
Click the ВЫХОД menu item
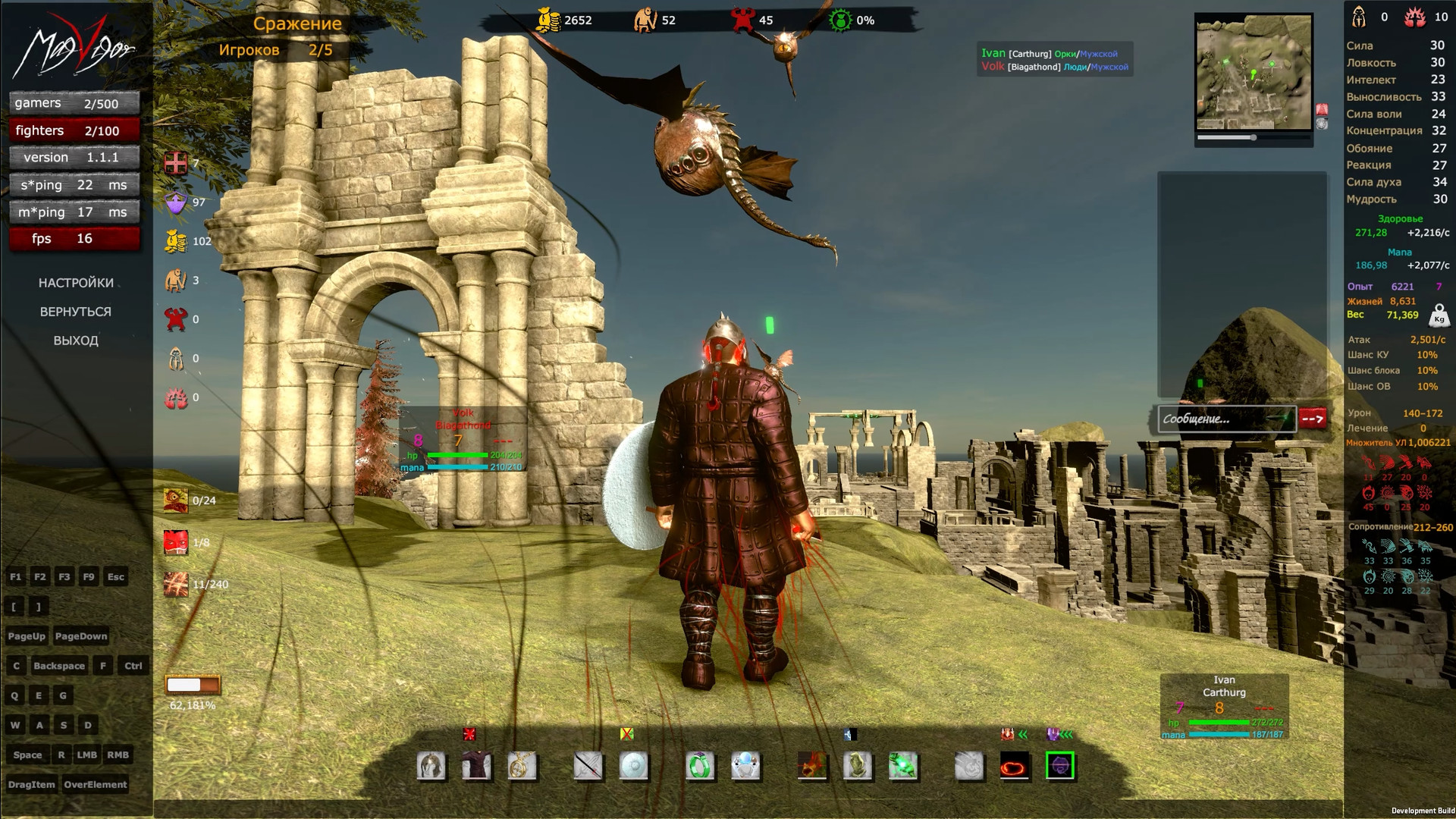pyautogui.click(x=75, y=340)
